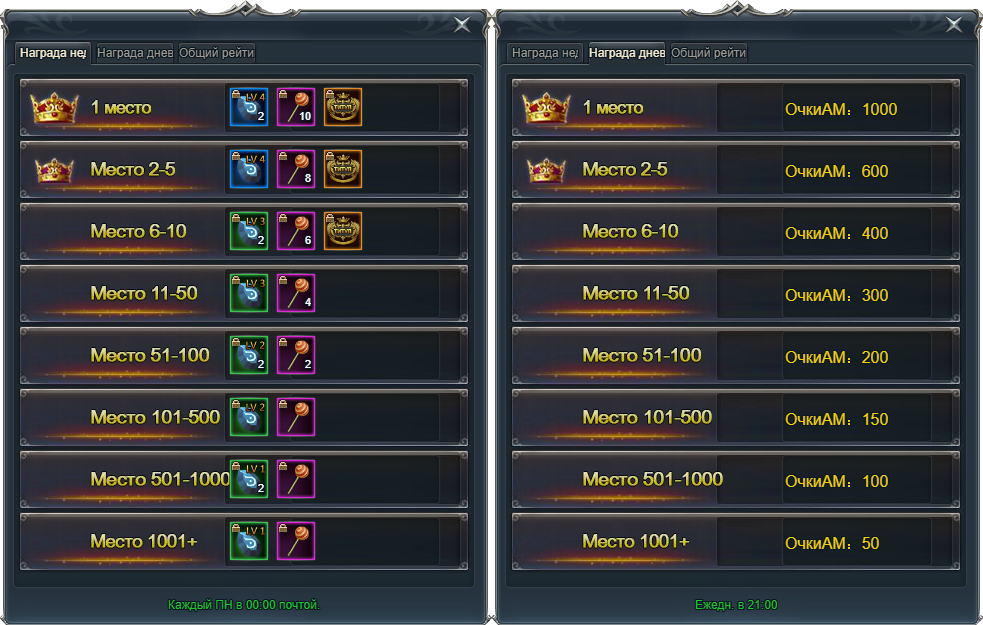Viewport: 983px width, 625px height.
Task: Click the lollipop reward for Место 1001+
Action: [x=296, y=542]
